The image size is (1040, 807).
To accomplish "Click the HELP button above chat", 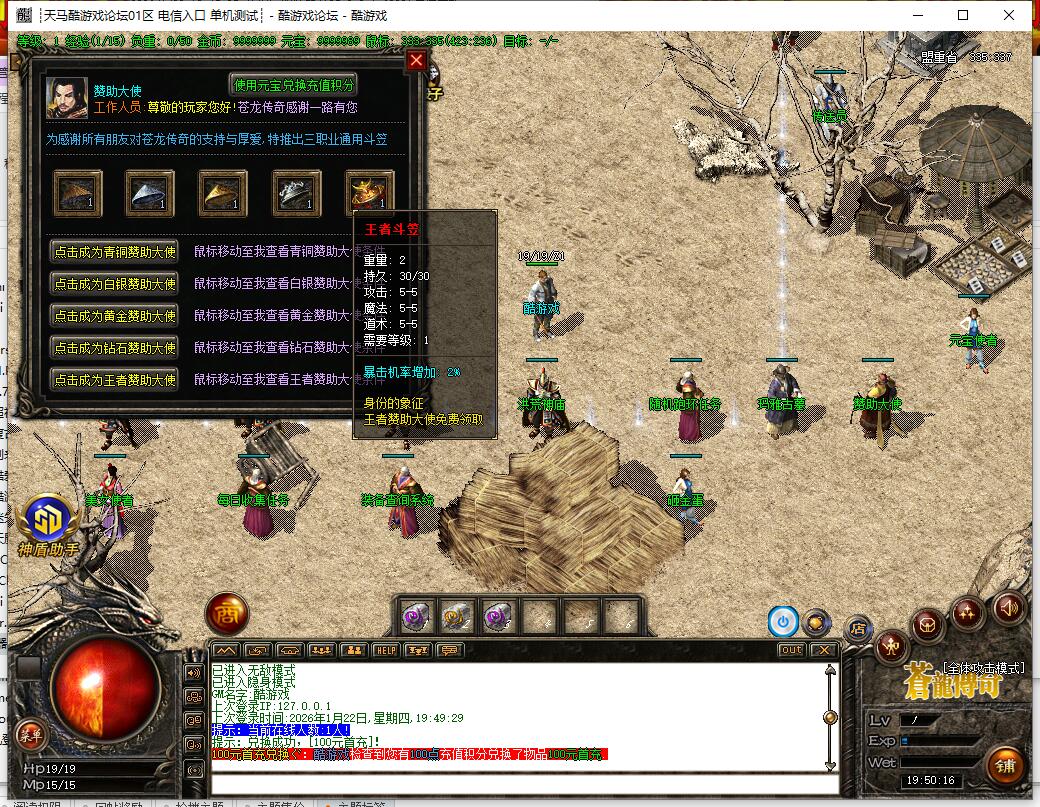I will [x=386, y=650].
